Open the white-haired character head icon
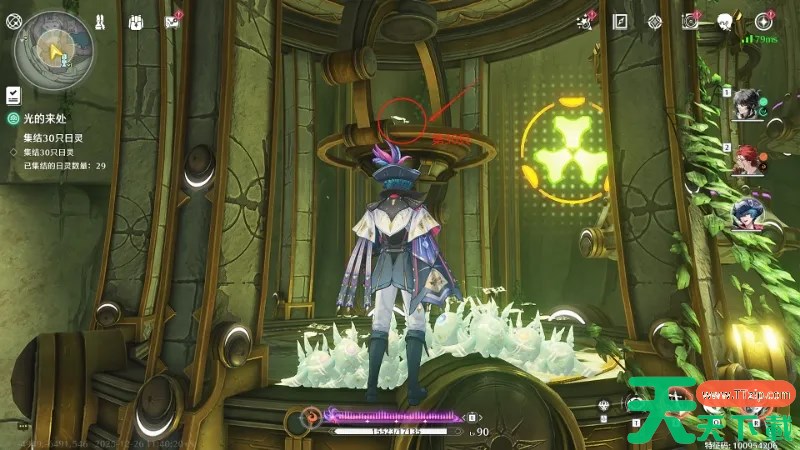Image resolution: width=800 pixels, height=450 pixels. pos(725,21)
